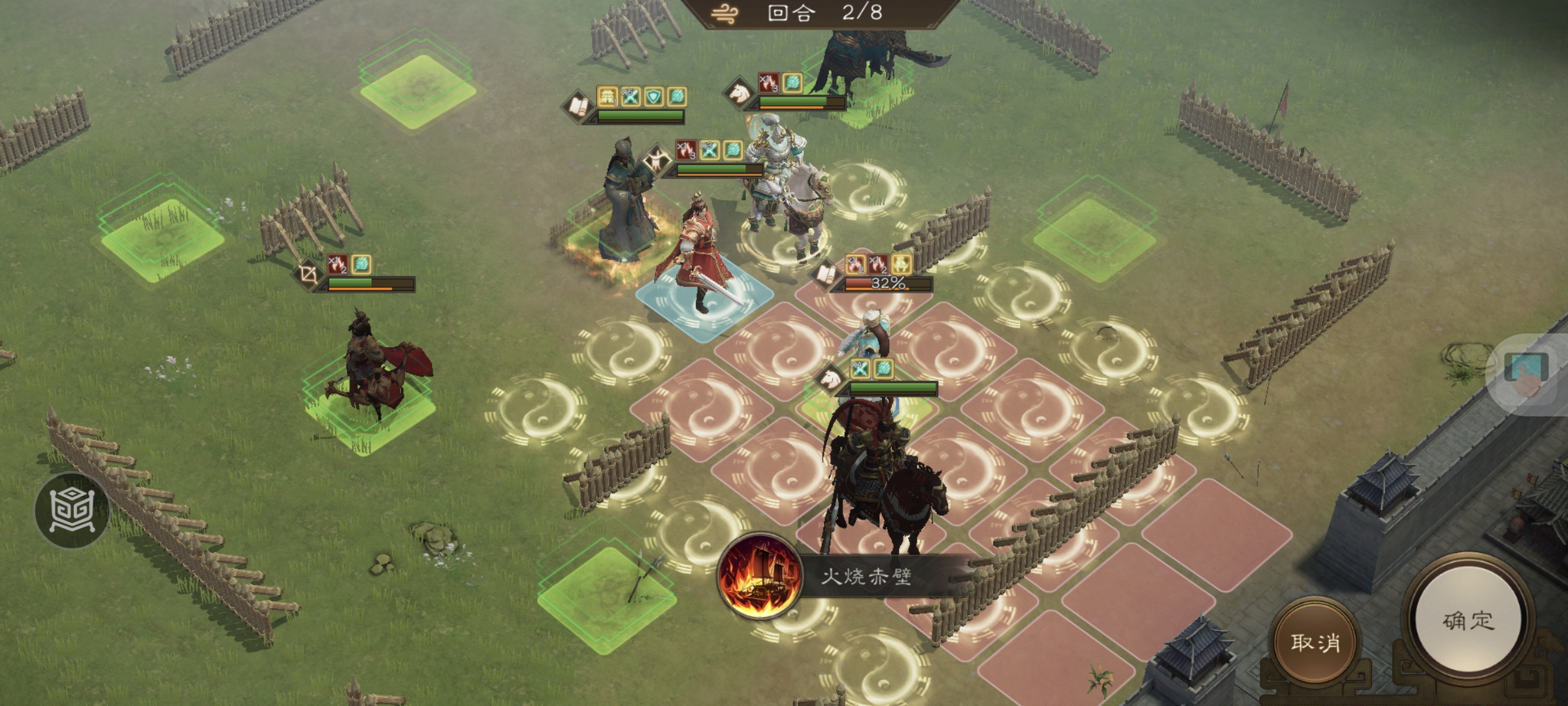Open the square maze-pattern icon button
Screen dimensions: 1568x706
(72, 510)
